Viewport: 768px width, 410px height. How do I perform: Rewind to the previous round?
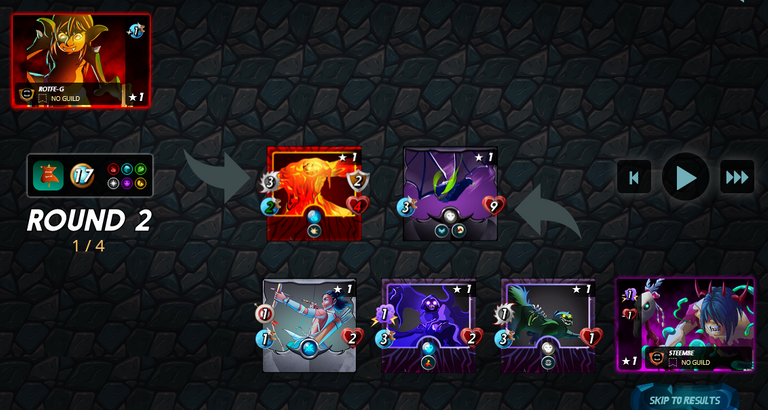(633, 178)
